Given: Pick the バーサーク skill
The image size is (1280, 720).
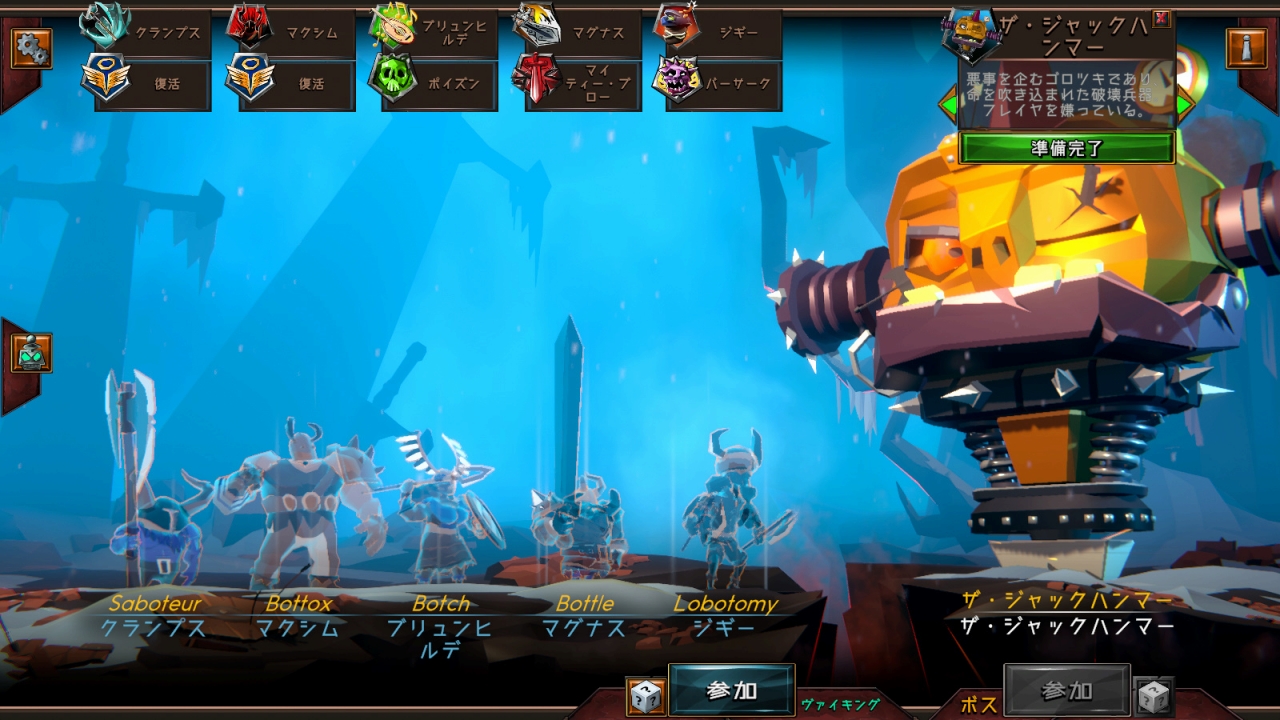Looking at the screenshot, I should [x=722, y=84].
